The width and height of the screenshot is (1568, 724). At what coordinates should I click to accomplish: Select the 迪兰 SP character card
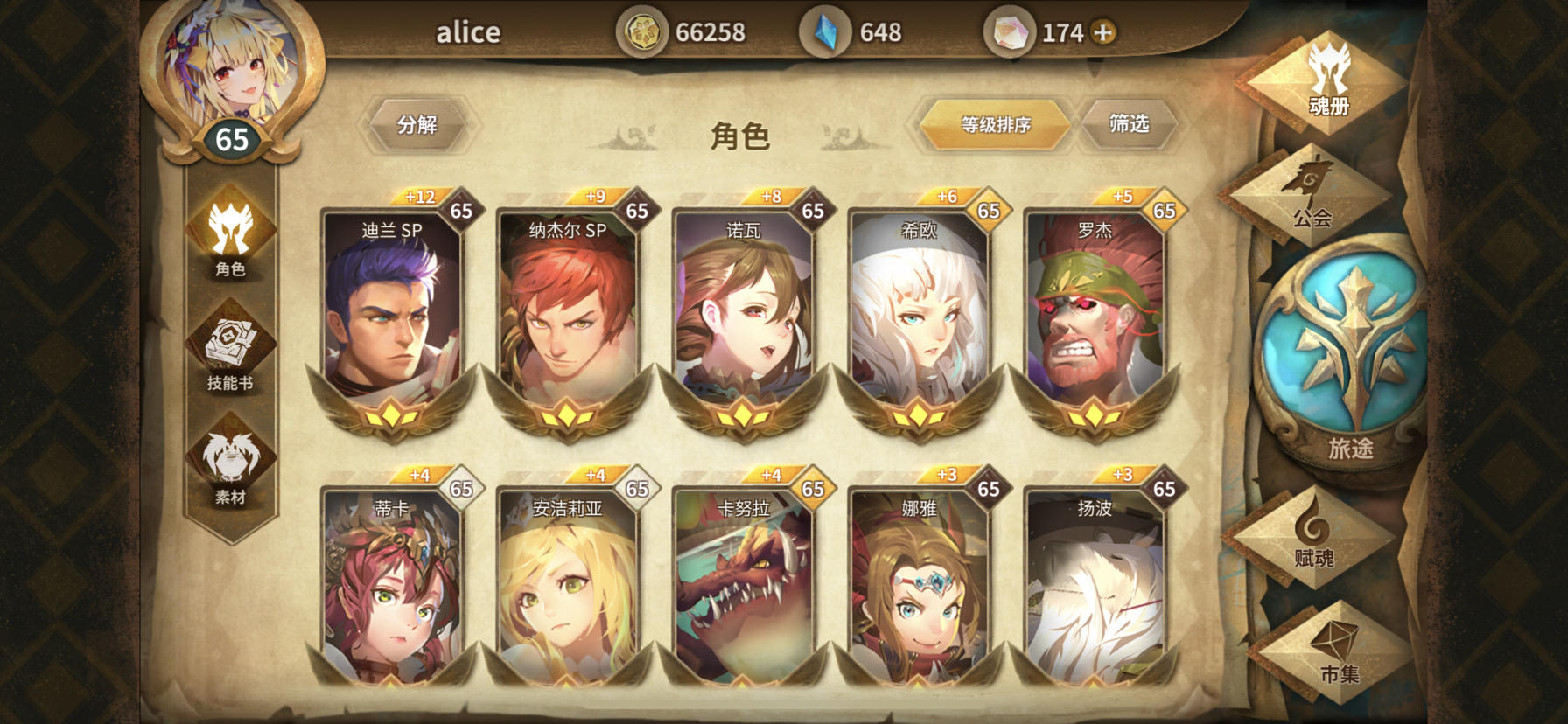point(393,315)
